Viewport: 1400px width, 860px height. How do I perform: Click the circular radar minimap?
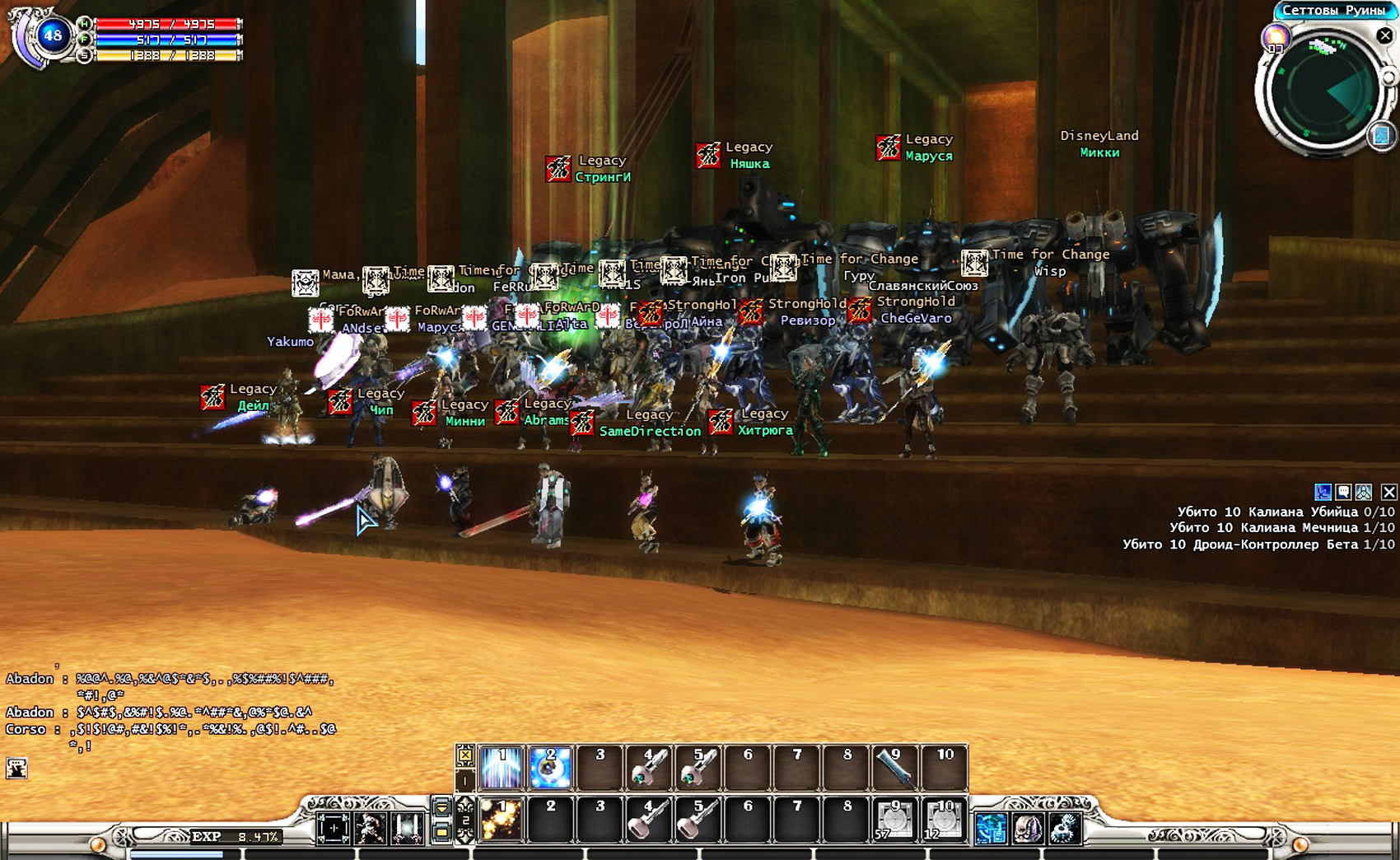pos(1323,89)
